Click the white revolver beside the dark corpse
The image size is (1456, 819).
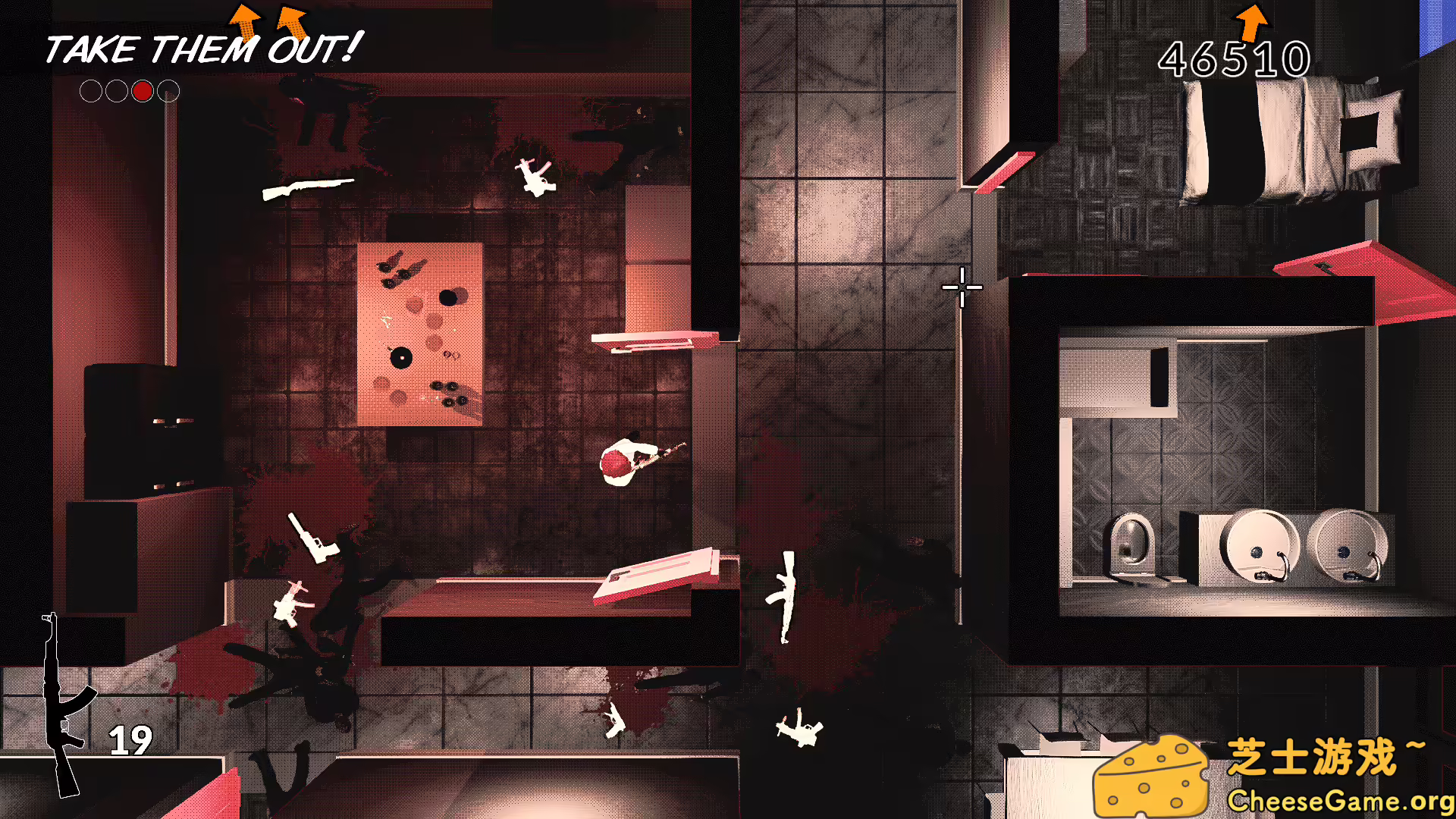[290, 603]
